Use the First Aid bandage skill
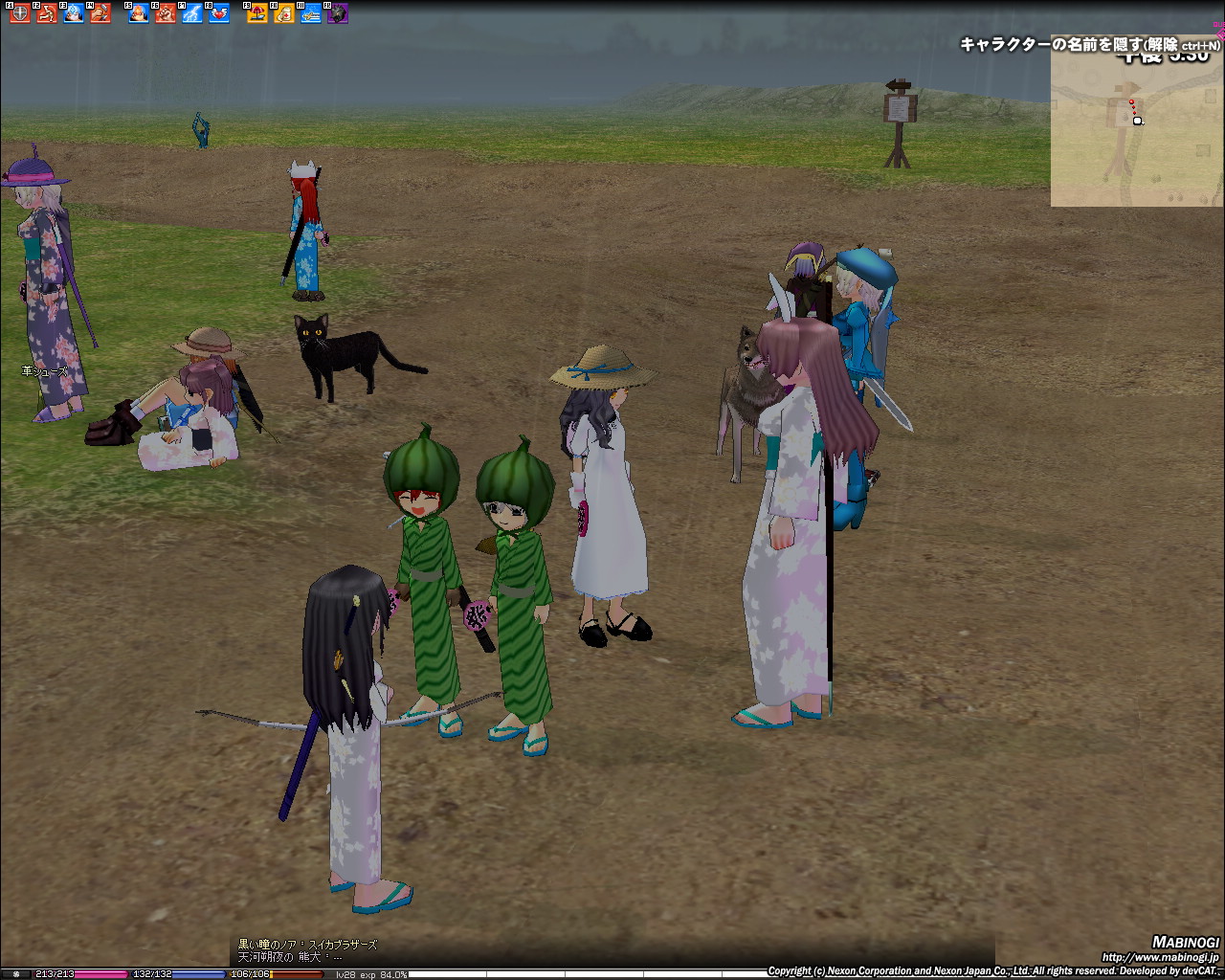Screen dimensions: 1225x980 284,13
